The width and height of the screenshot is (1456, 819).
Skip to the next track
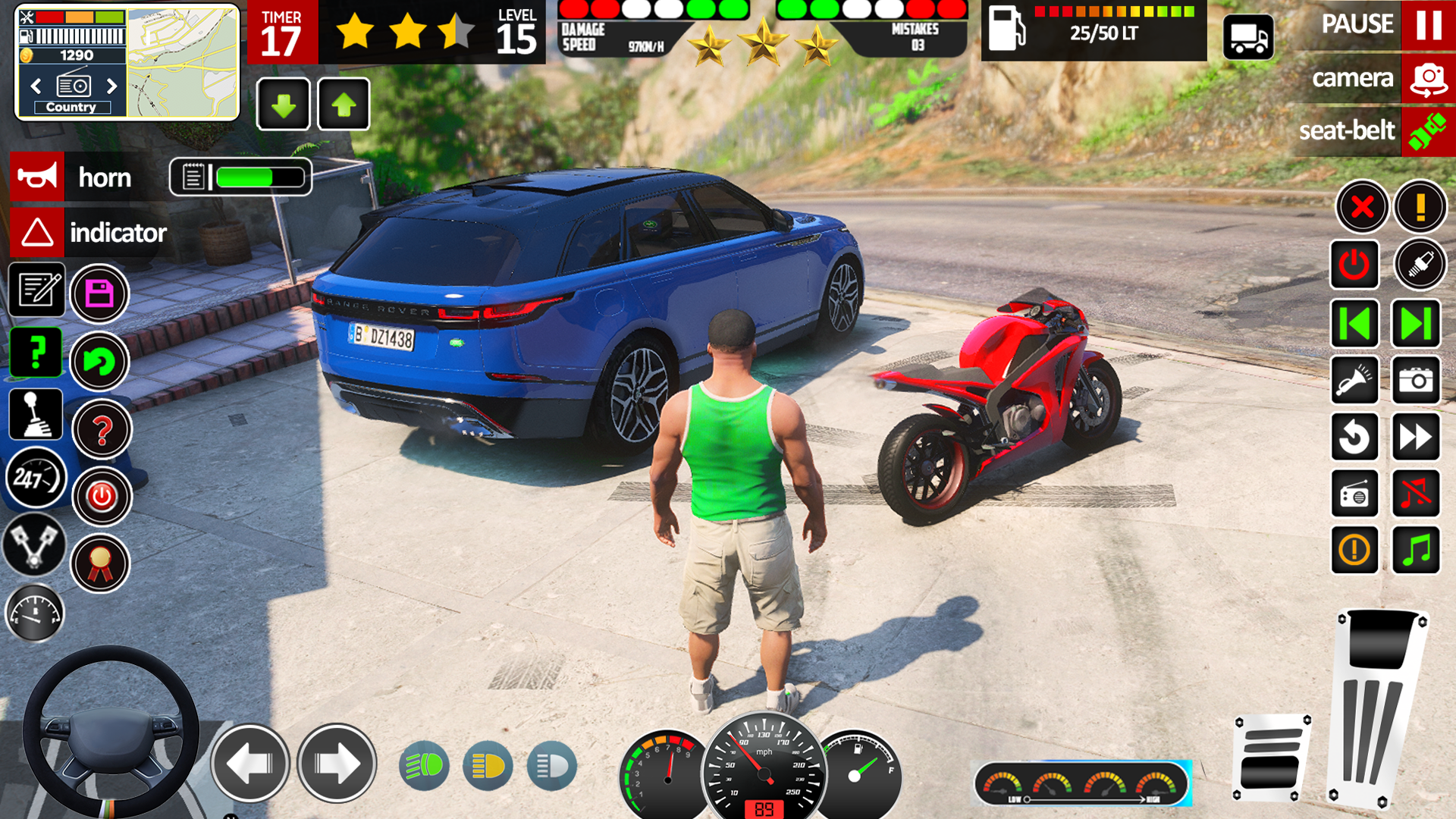click(1415, 324)
